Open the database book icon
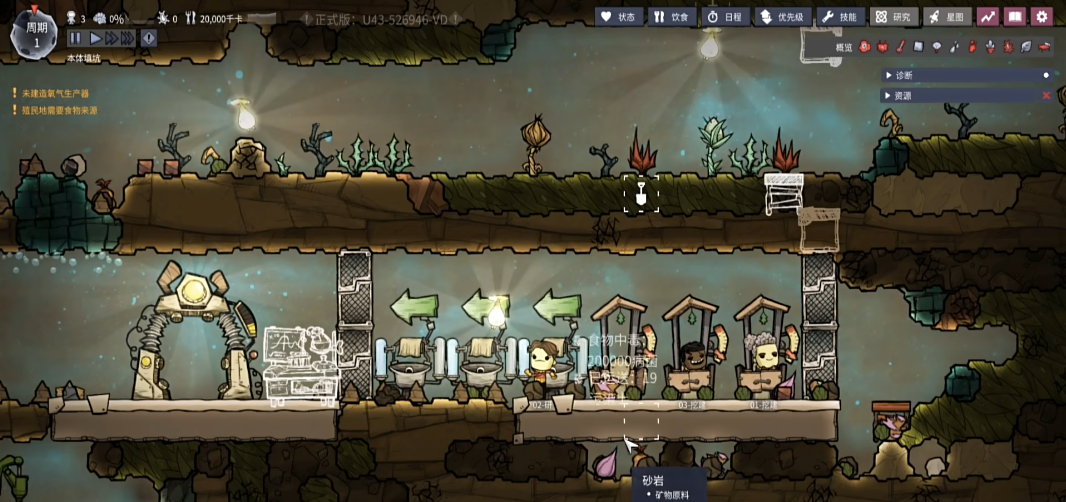This screenshot has width=1066, height=502. pos(1015,17)
